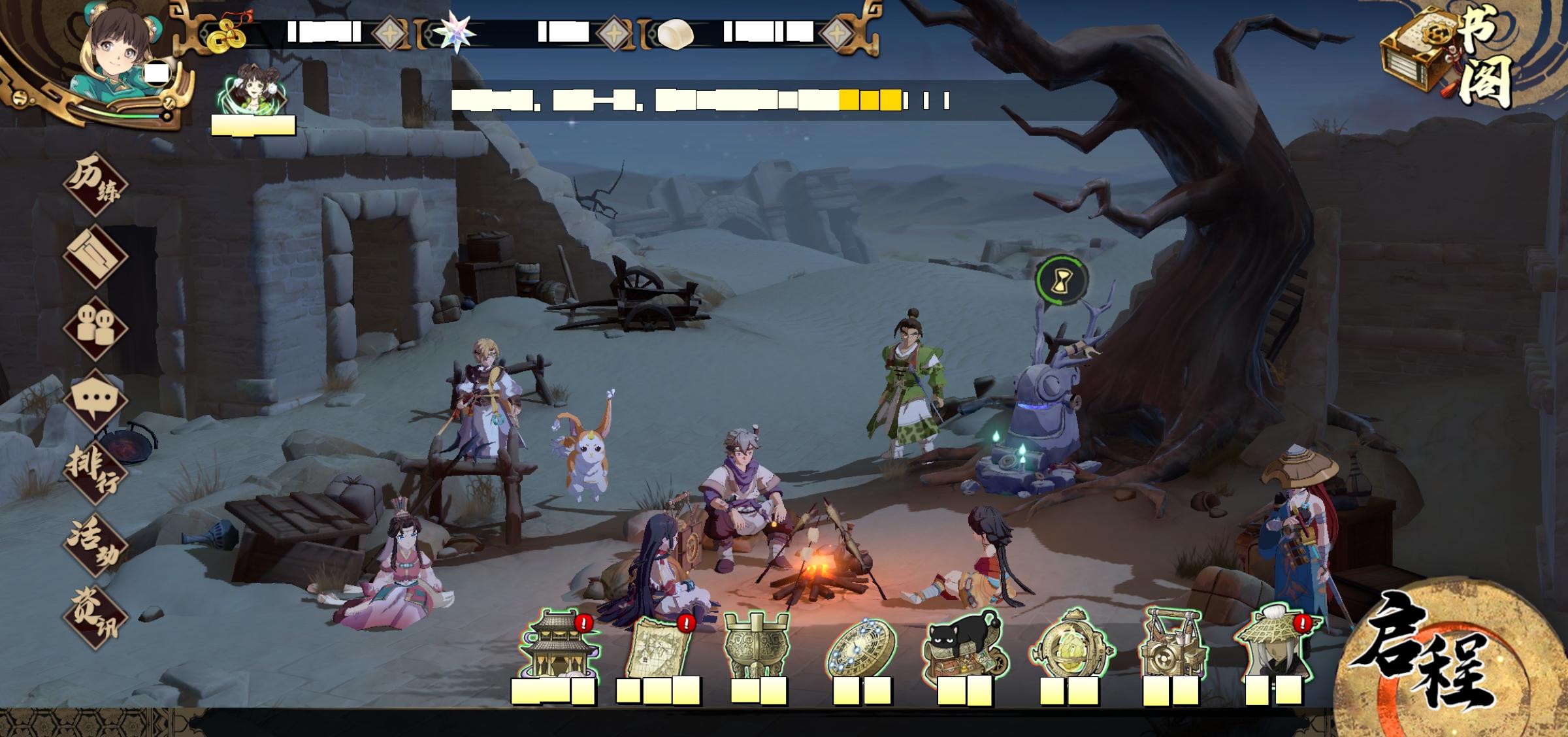Viewport: 1568px width, 737px height.
Task: Add more gold coins with plus button
Action: (x=390, y=33)
